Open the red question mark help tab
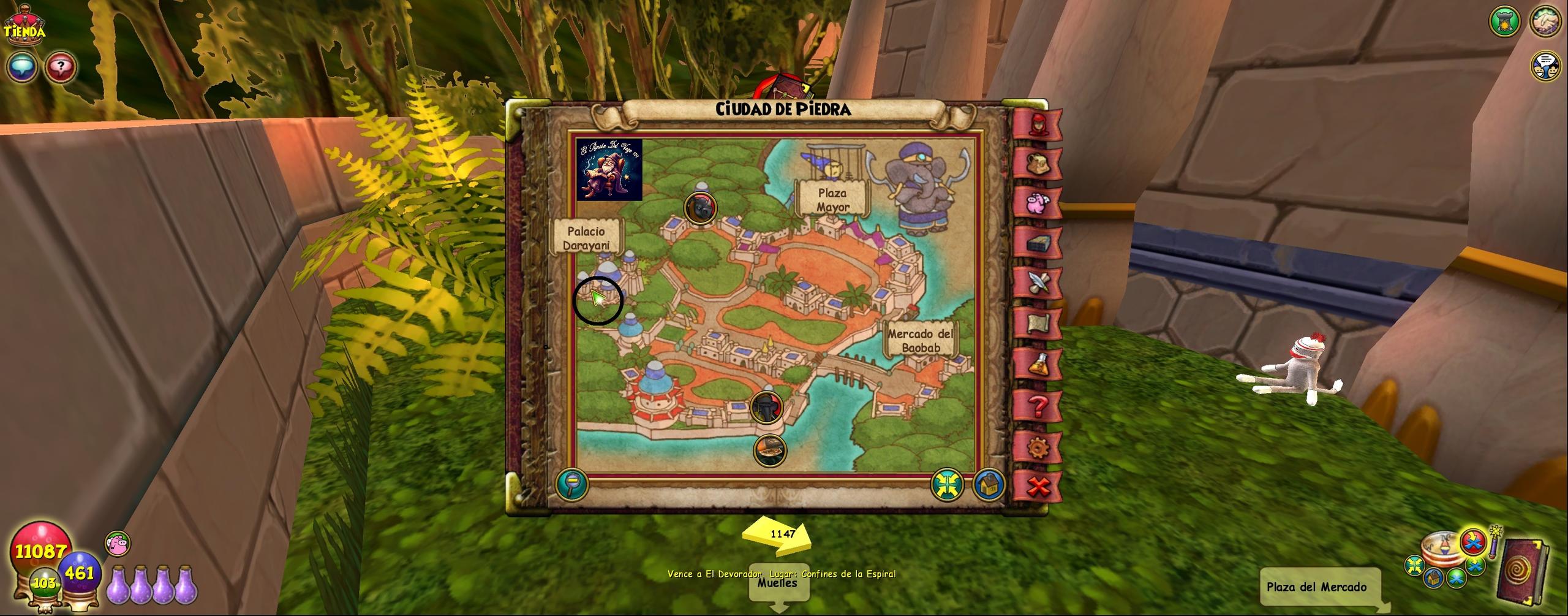The height and width of the screenshot is (616, 1568). 1038,406
